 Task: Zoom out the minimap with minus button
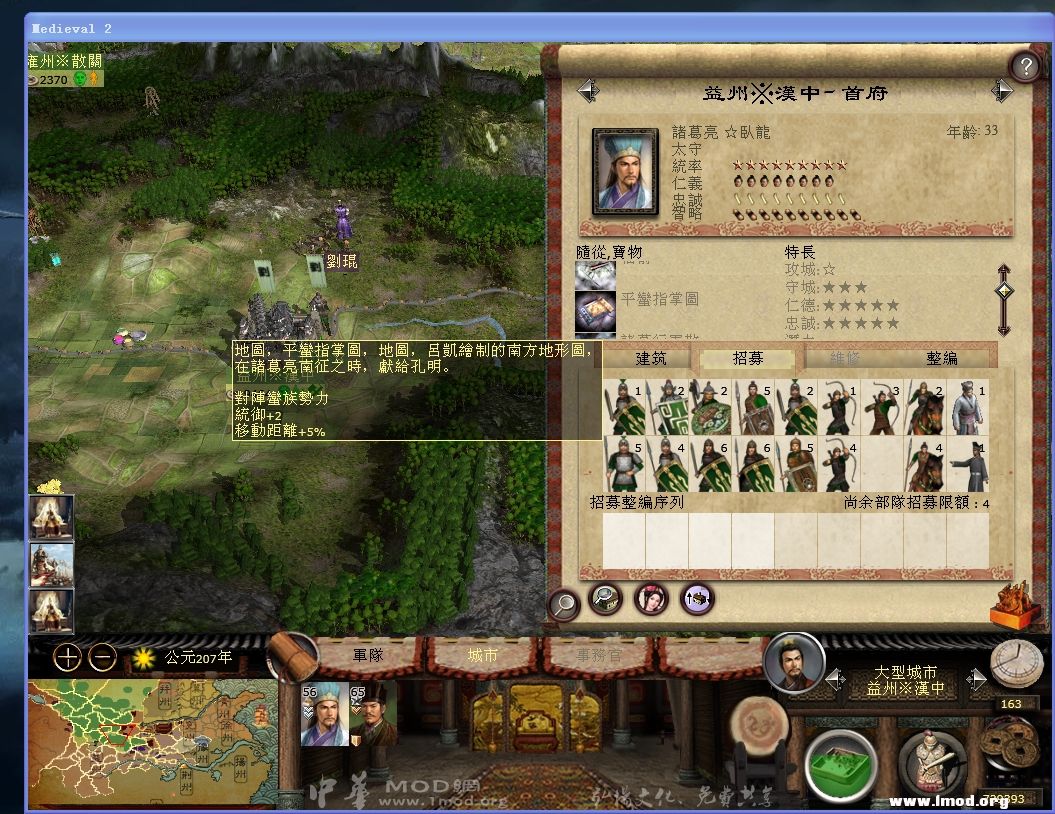[x=102, y=657]
